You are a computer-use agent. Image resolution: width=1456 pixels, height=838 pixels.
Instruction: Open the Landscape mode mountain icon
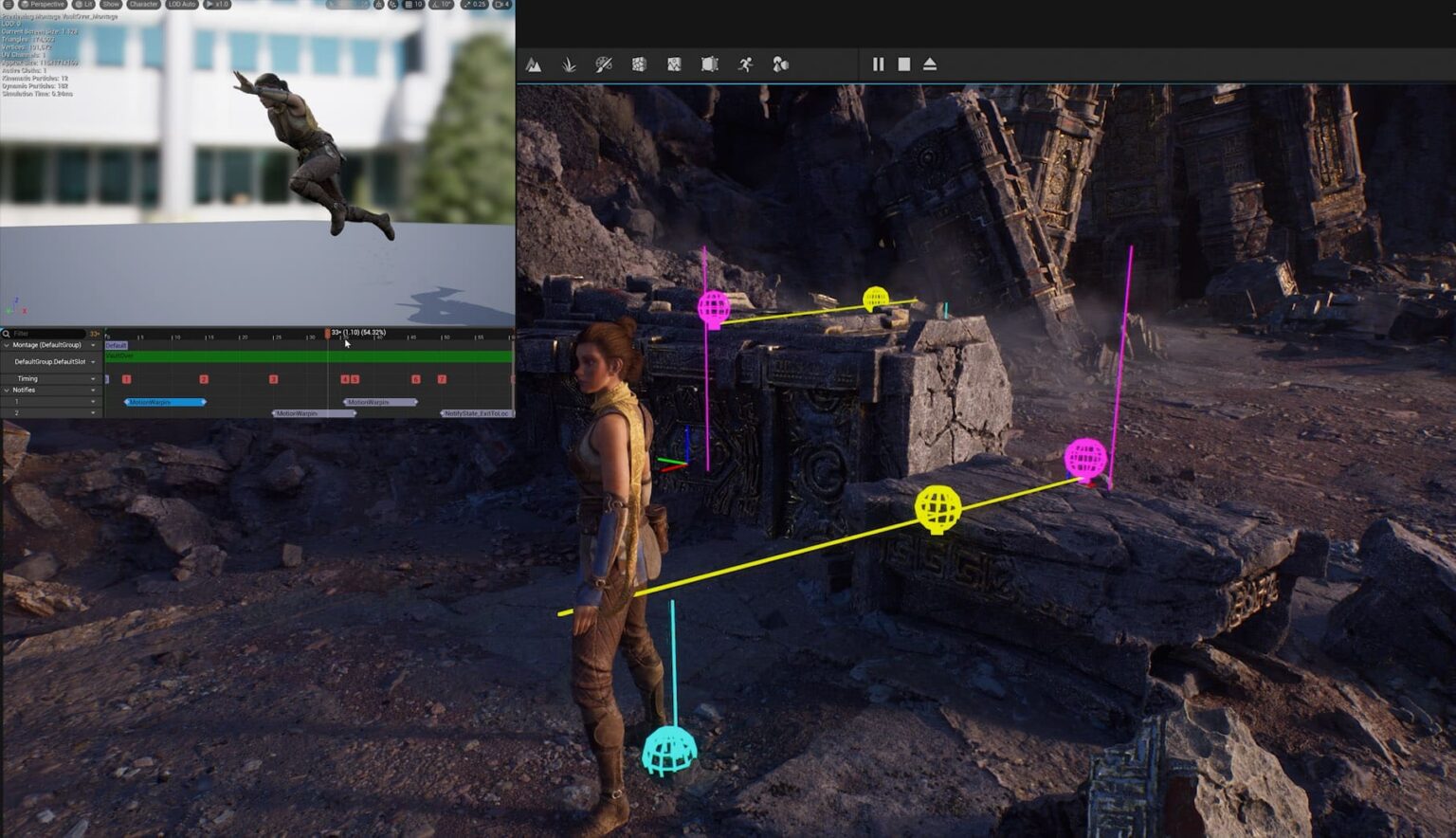(x=534, y=64)
